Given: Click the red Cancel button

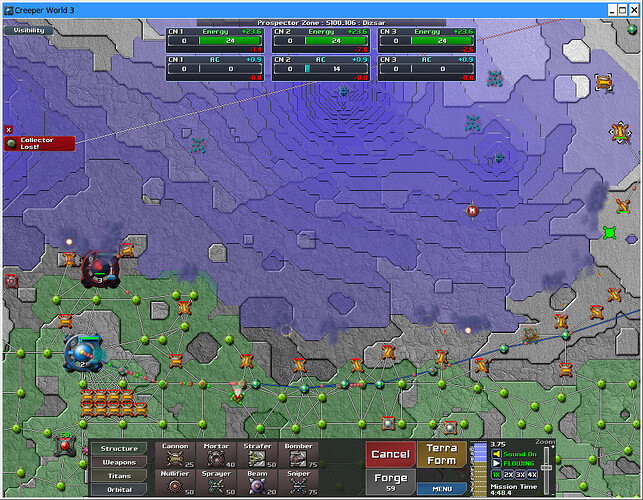Looking at the screenshot, I should [390, 455].
